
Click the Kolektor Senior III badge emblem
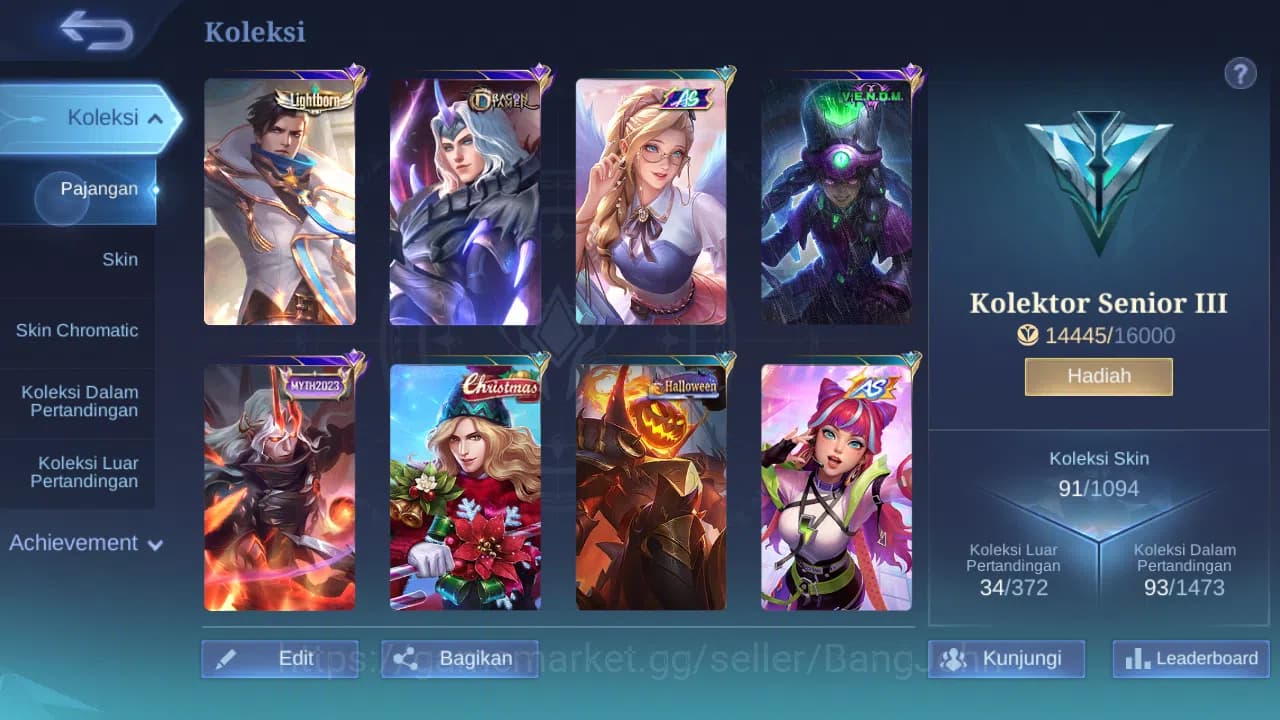[1098, 185]
